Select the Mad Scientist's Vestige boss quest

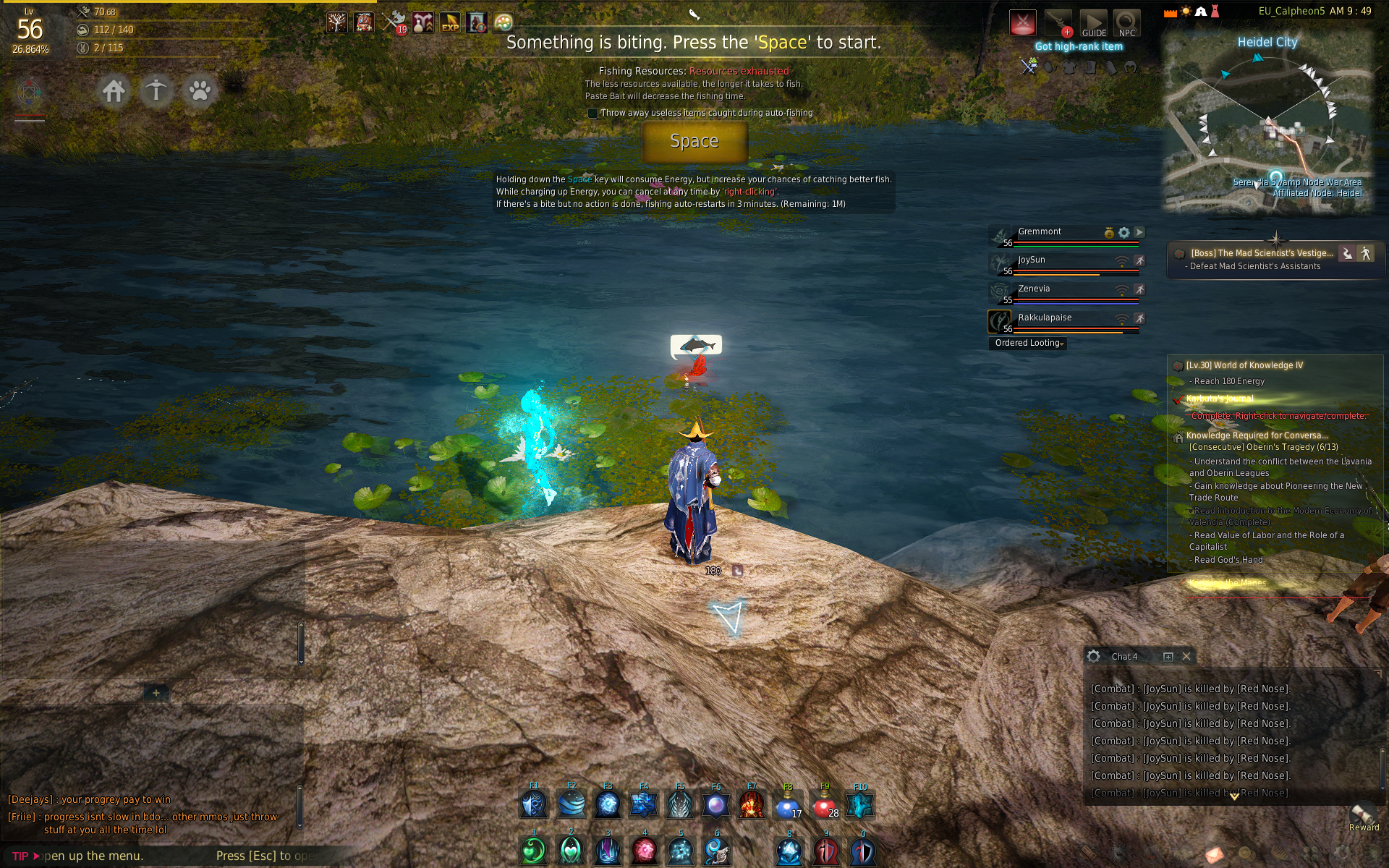point(1261,253)
